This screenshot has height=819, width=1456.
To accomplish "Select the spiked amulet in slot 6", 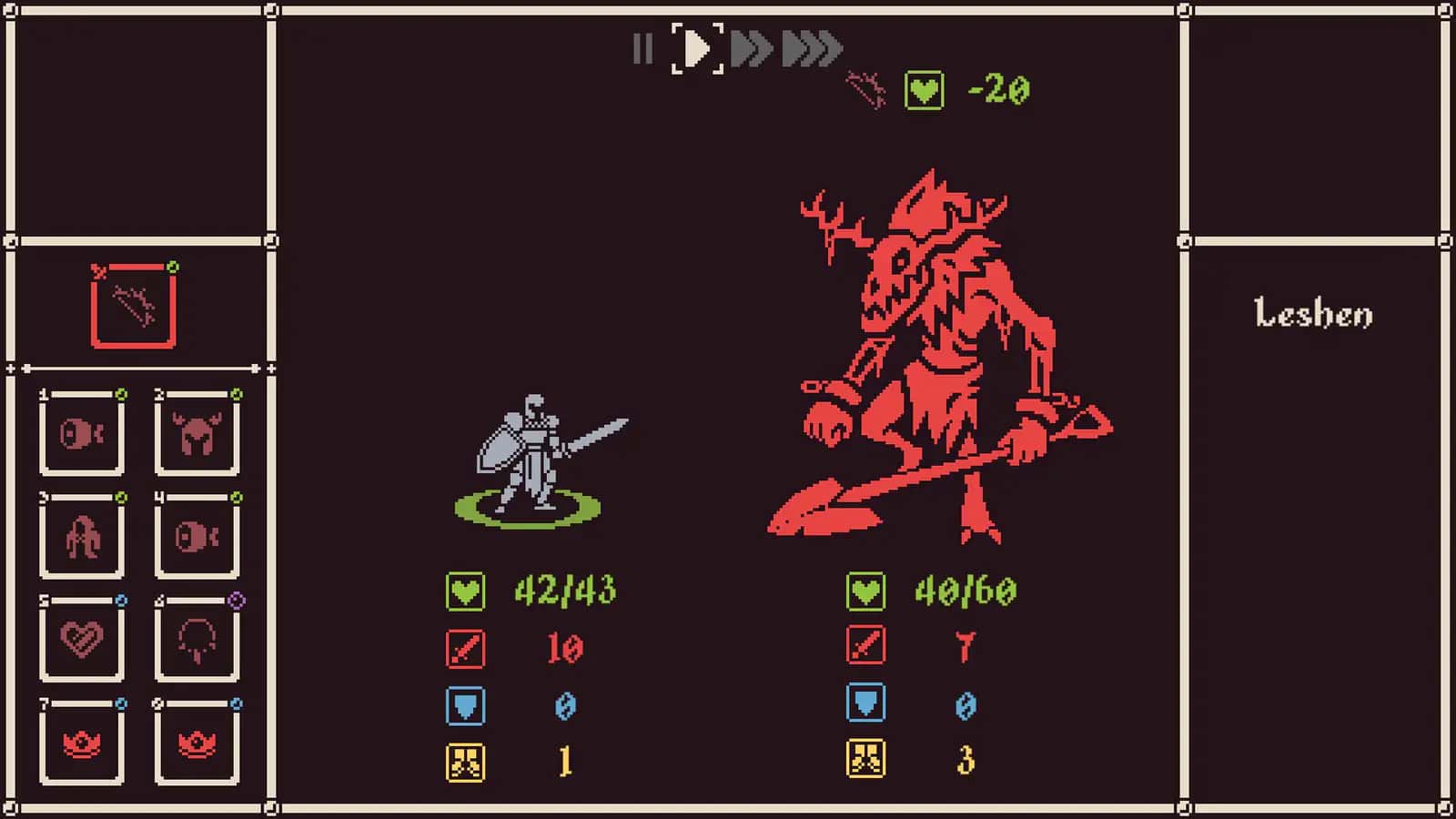I will pos(197,640).
